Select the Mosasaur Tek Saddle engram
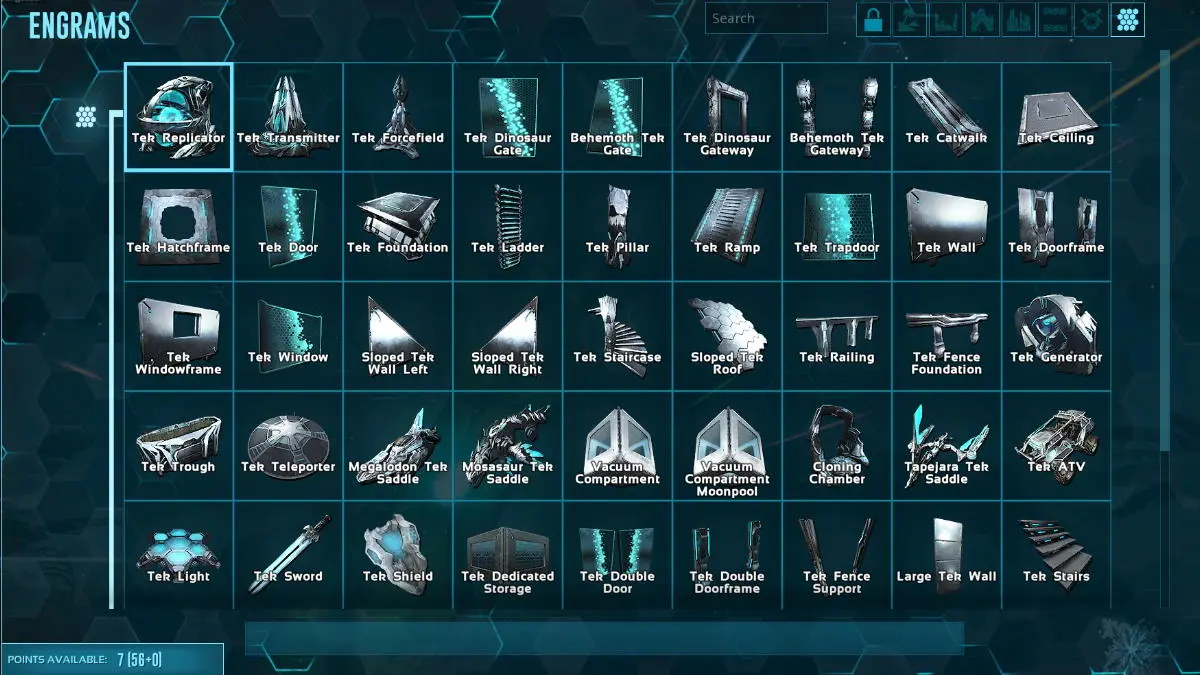This screenshot has width=1200, height=675. (507, 446)
